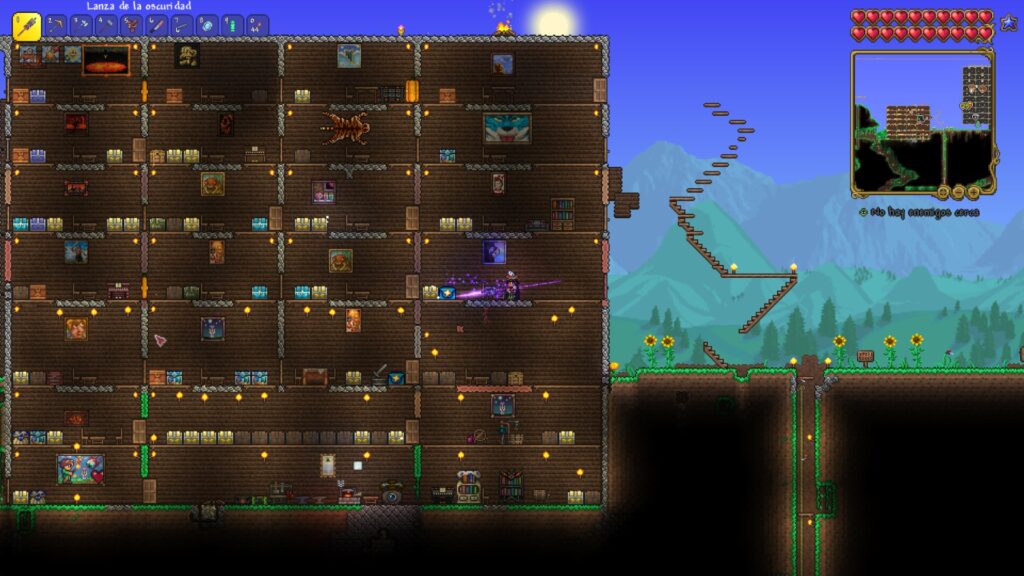Select the red item in hotbar slot 5
Viewport: 1024px width, 576px height.
[131, 25]
